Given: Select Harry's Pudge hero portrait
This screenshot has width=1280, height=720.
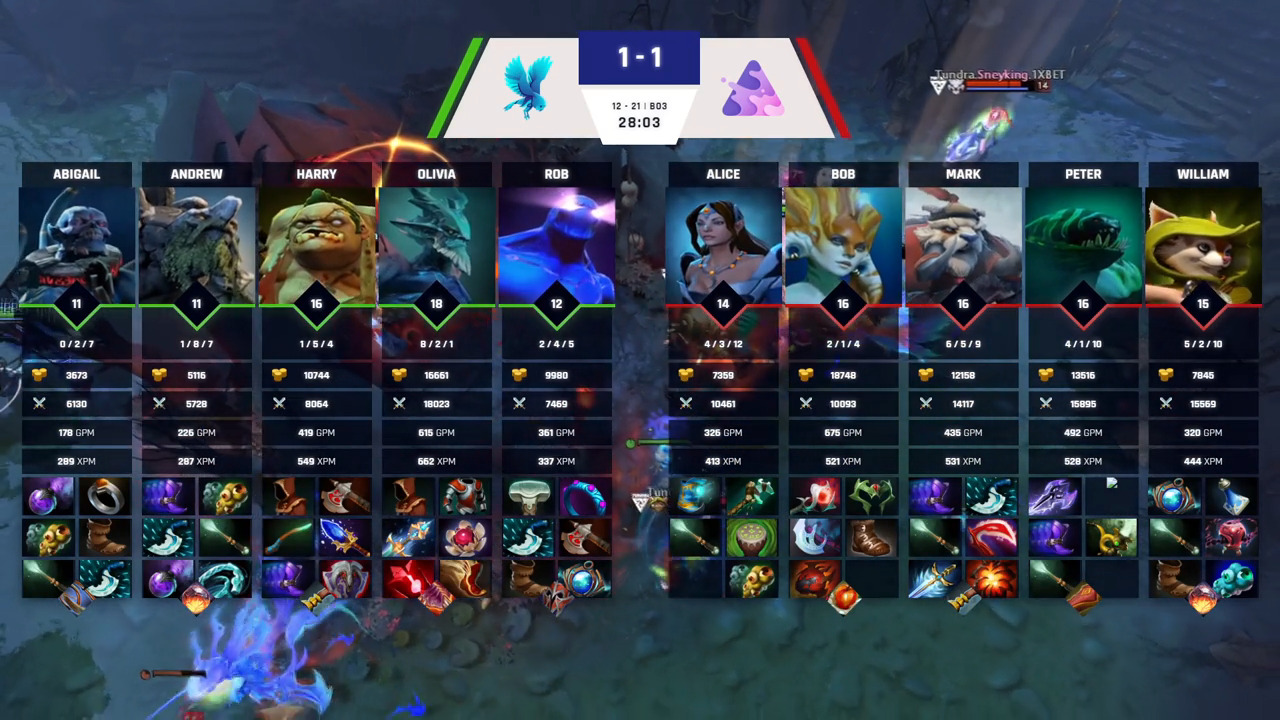Looking at the screenshot, I should 317,245.
